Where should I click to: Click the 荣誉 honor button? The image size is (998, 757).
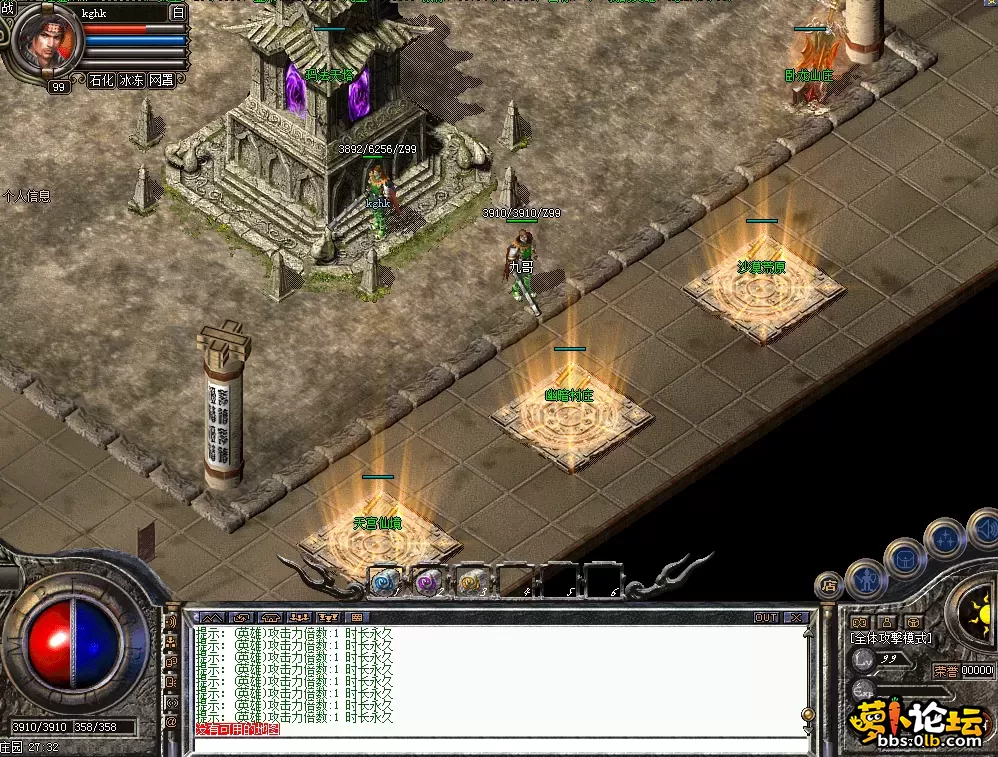coord(945,671)
